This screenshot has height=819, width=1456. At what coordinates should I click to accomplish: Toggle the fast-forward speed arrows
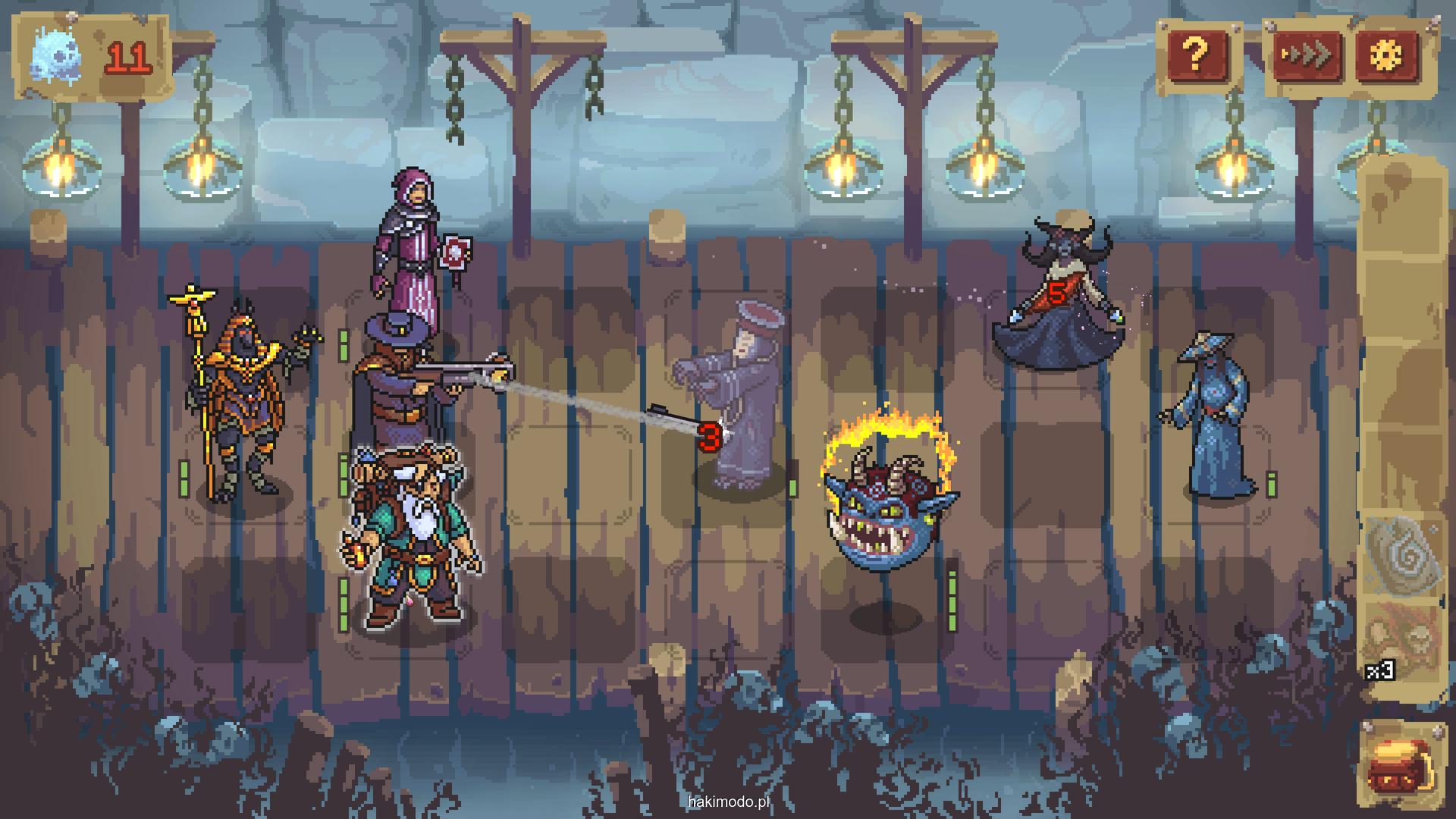pos(1307,55)
